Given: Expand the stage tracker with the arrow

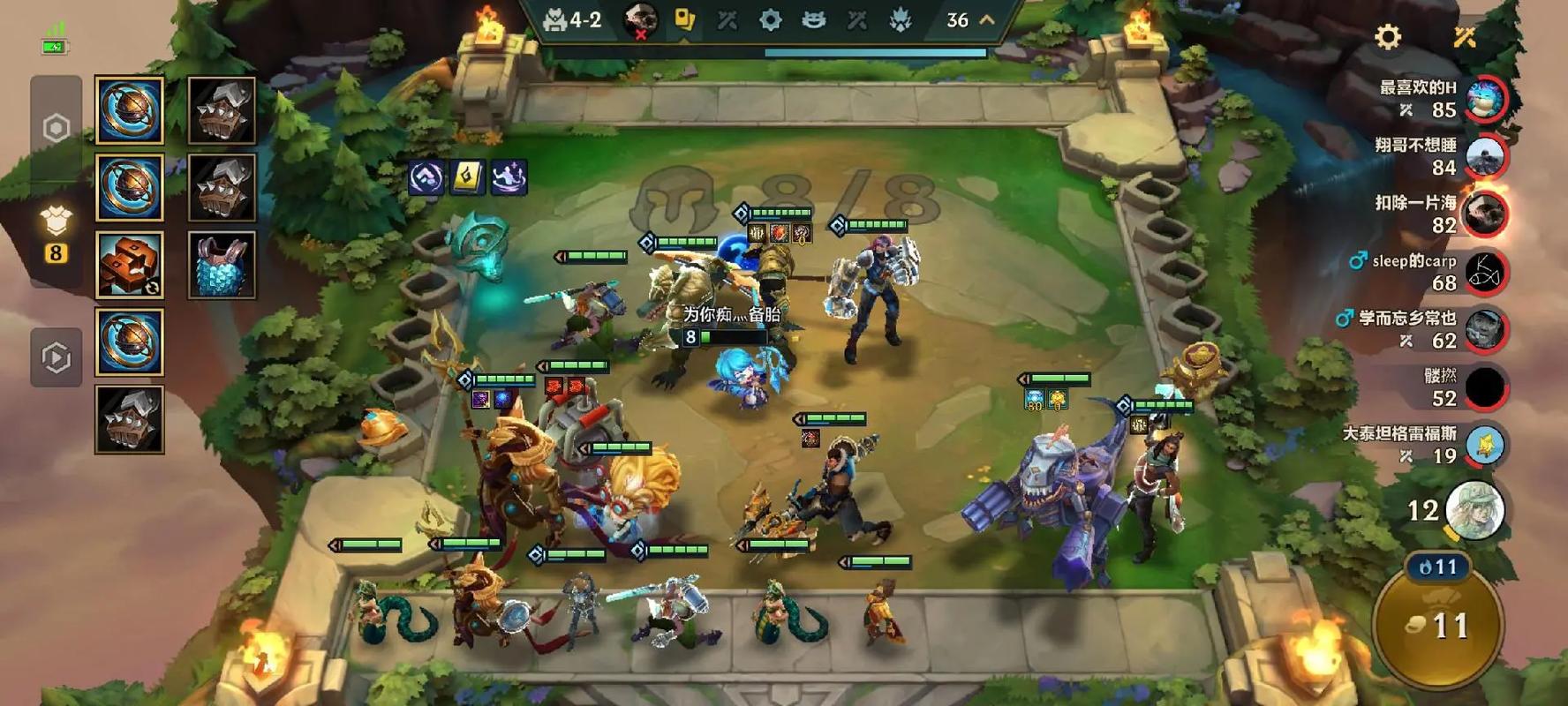Looking at the screenshot, I should click(987, 19).
